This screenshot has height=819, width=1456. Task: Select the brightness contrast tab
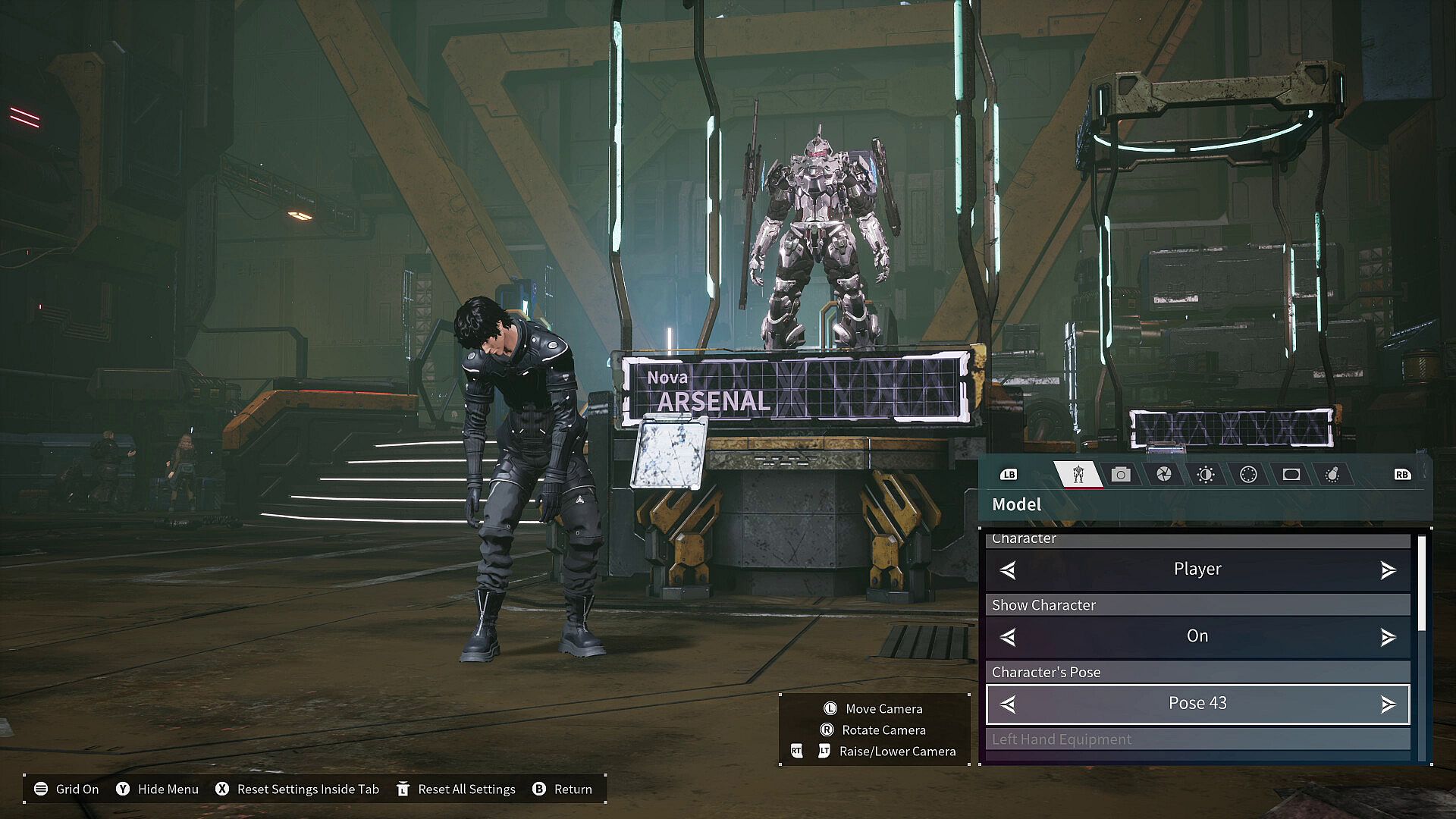pyautogui.click(x=1206, y=475)
